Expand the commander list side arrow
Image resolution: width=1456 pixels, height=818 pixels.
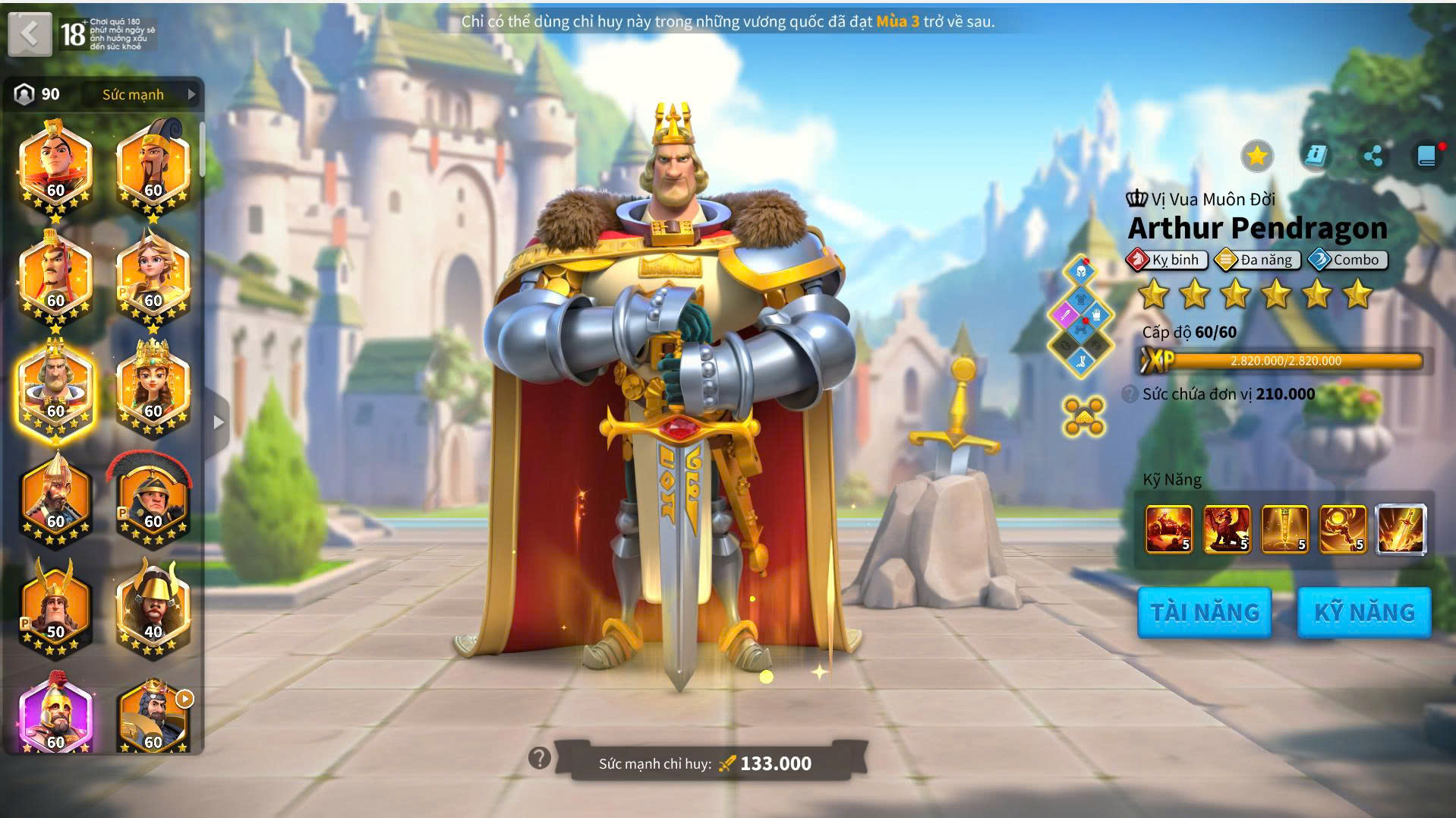(219, 422)
